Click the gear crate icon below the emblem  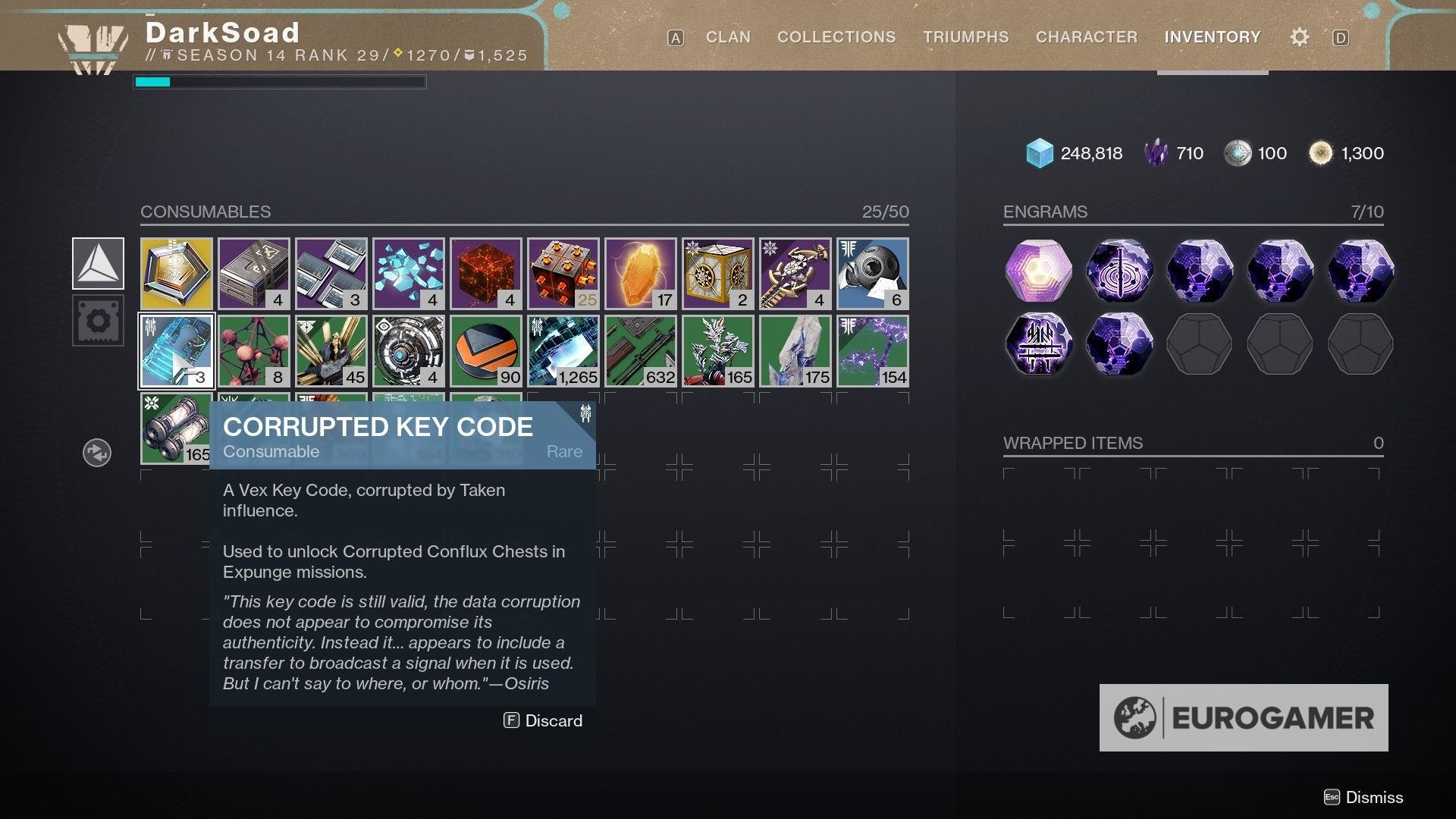tap(97, 320)
